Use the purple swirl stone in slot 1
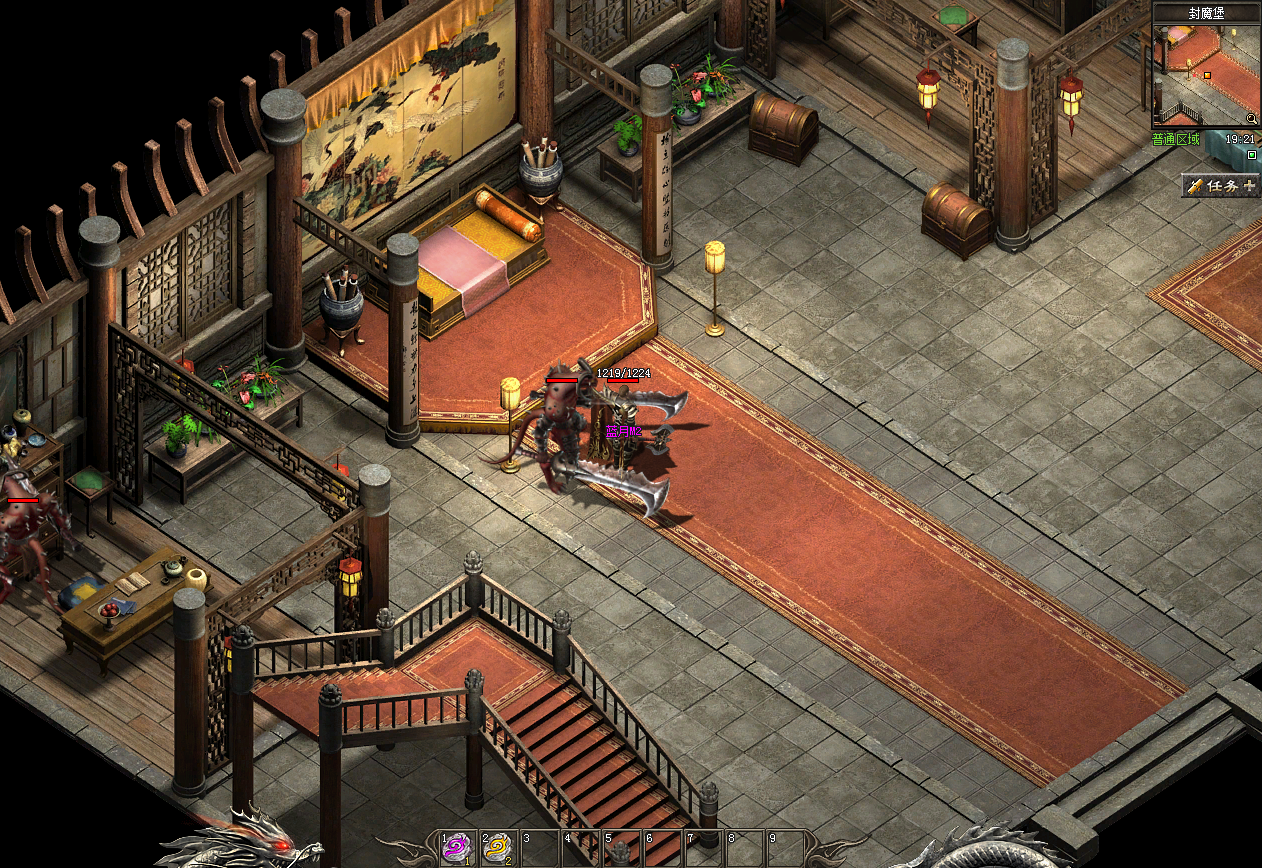 coord(455,848)
